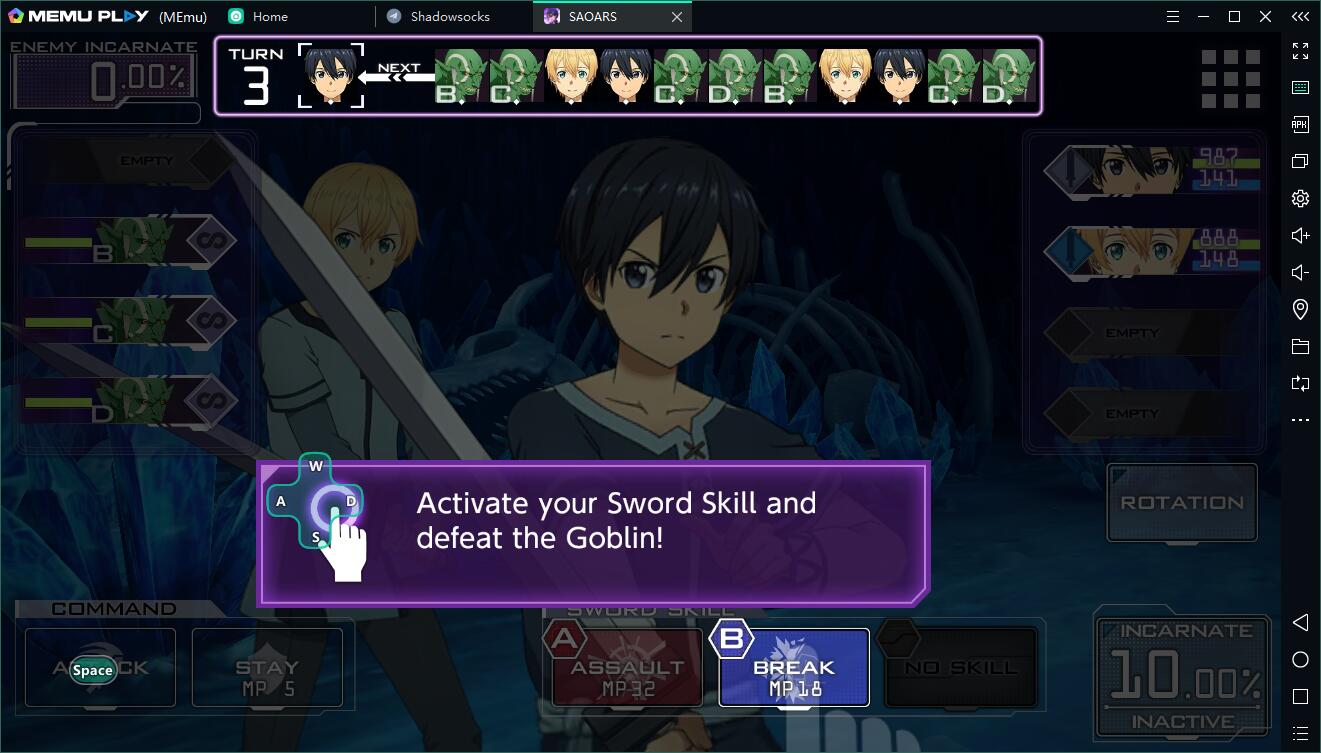The image size is (1321, 753).
Task: Activate the Incarnate gauge panel
Action: [1184, 677]
